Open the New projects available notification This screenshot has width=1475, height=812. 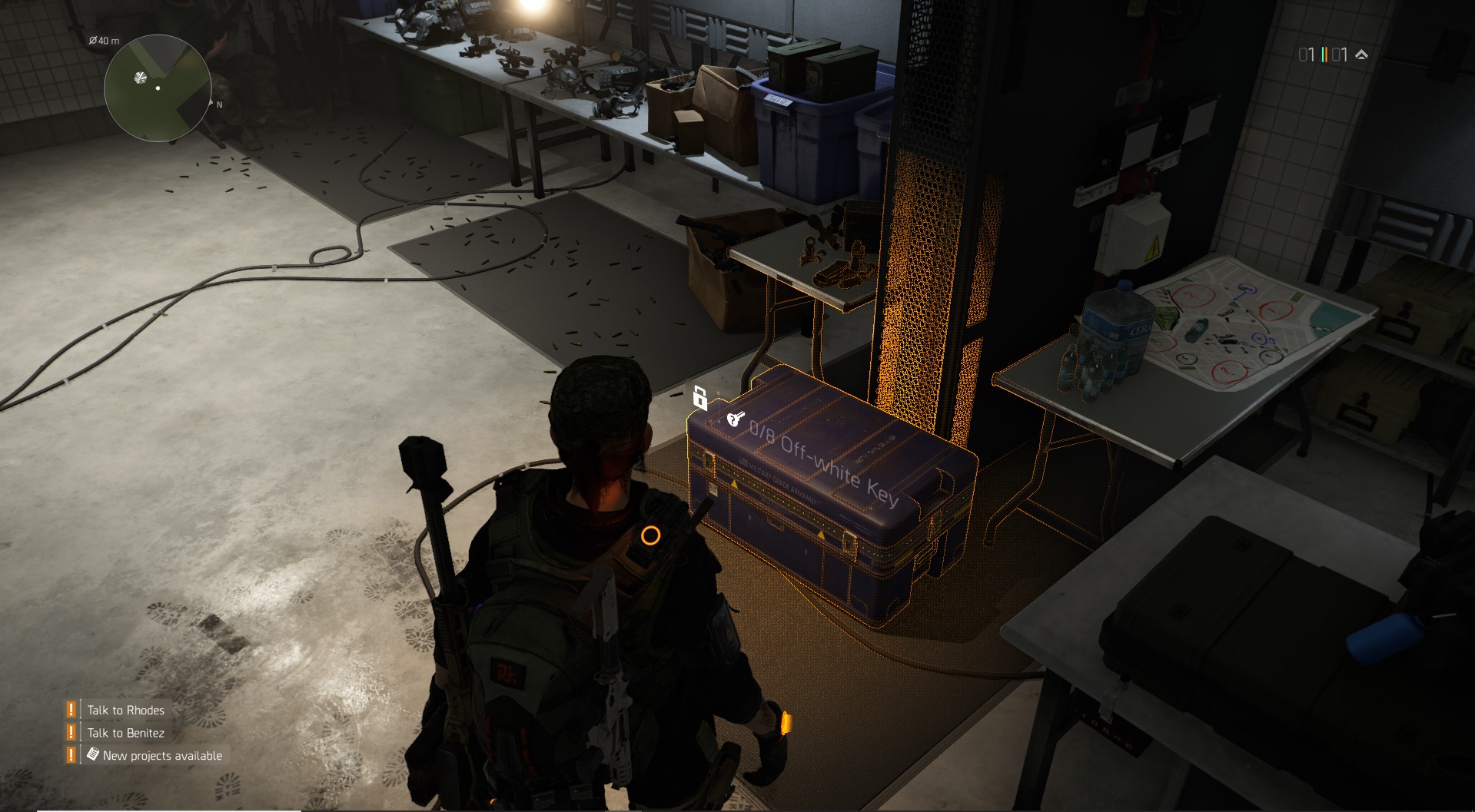point(154,756)
